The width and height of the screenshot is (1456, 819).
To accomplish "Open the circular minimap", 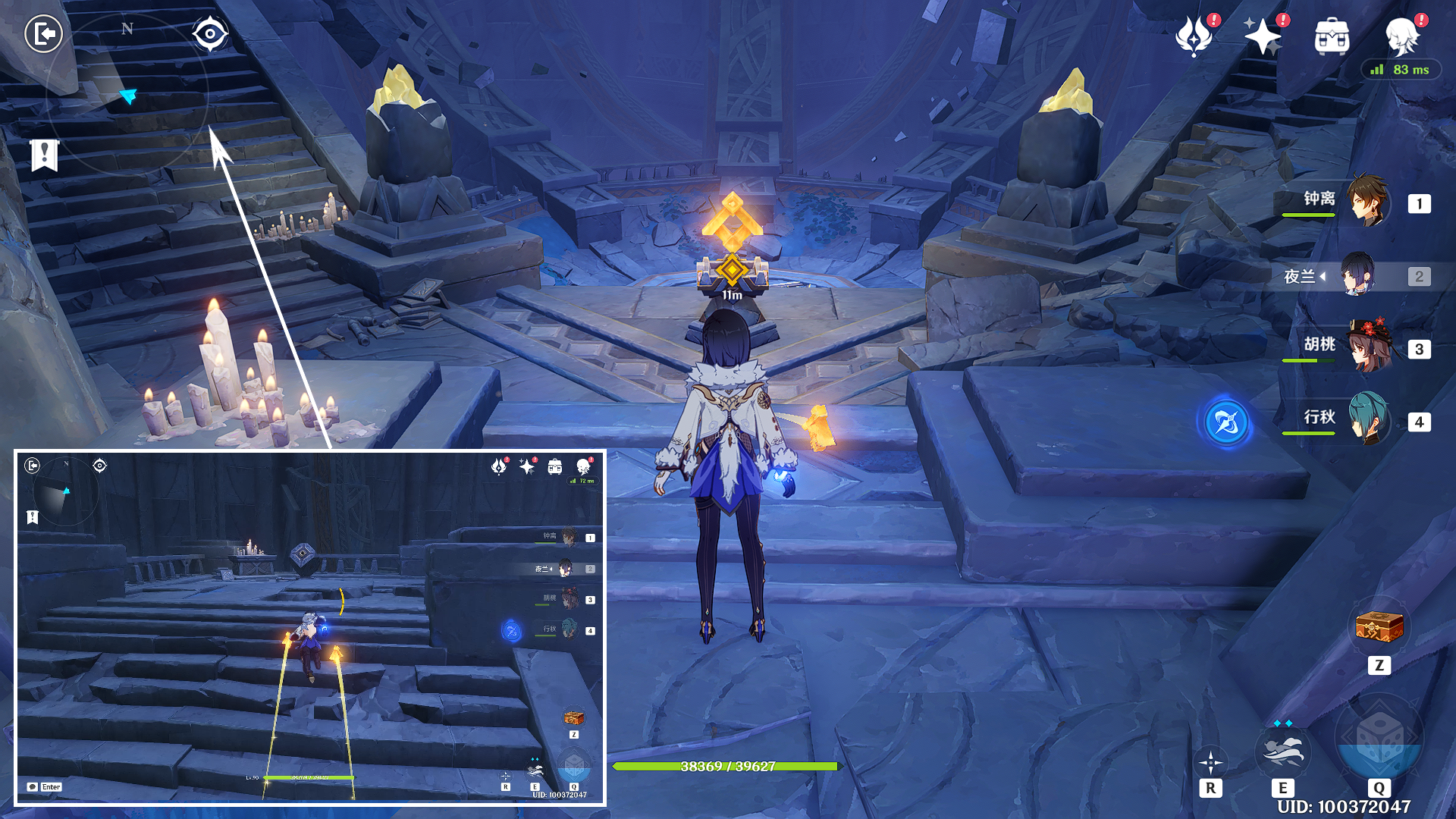I will (x=127, y=94).
